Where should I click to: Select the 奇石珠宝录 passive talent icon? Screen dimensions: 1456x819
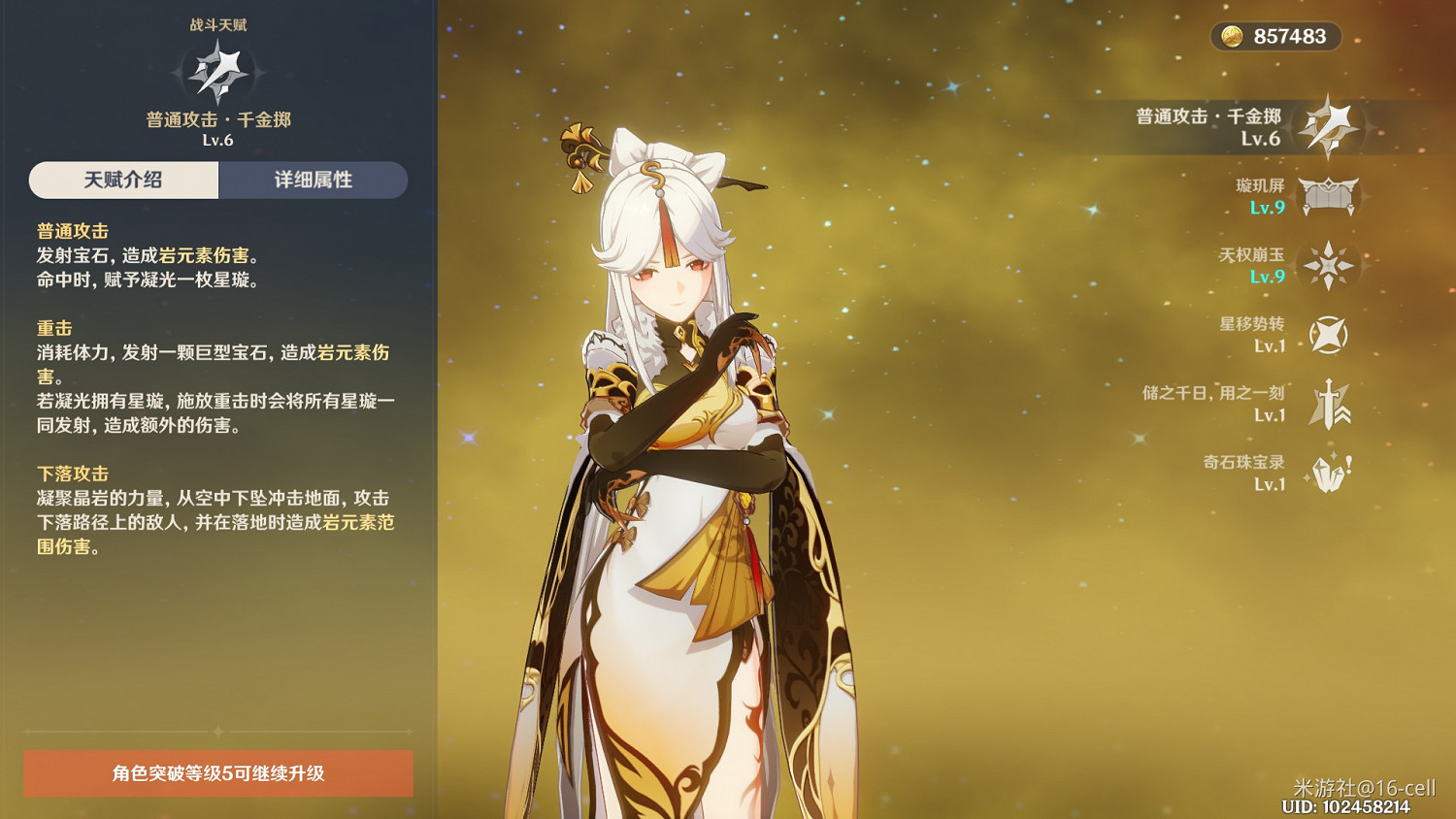coord(1328,473)
